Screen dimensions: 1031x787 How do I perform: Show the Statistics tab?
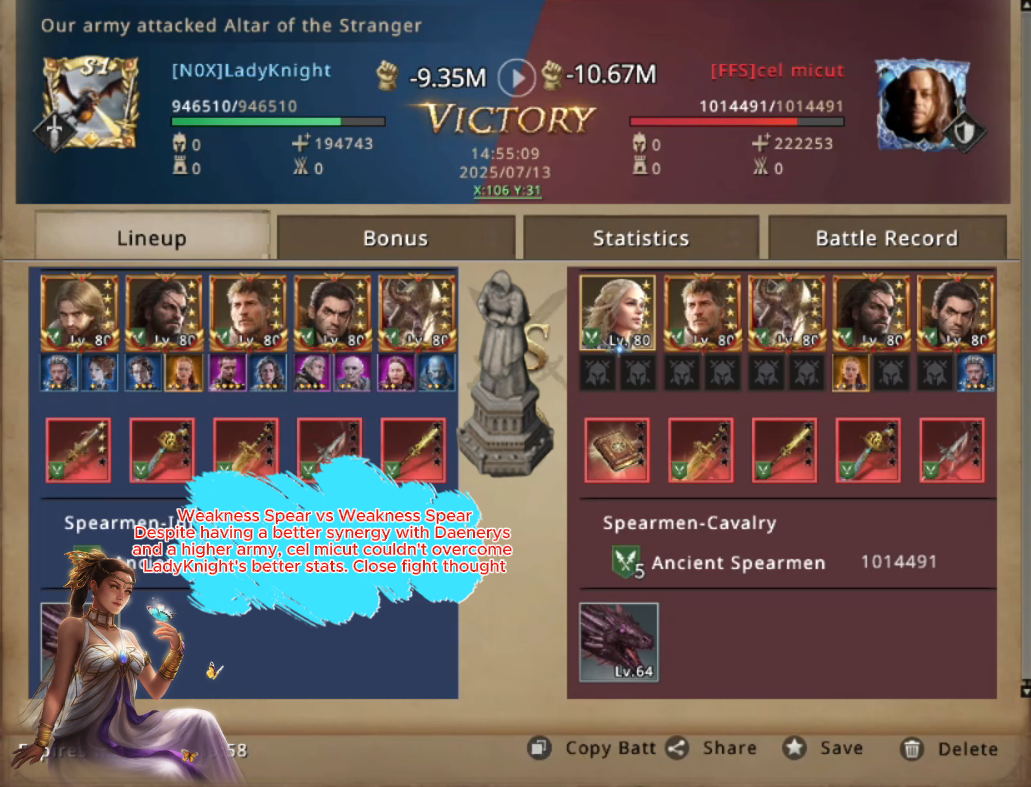tap(641, 238)
